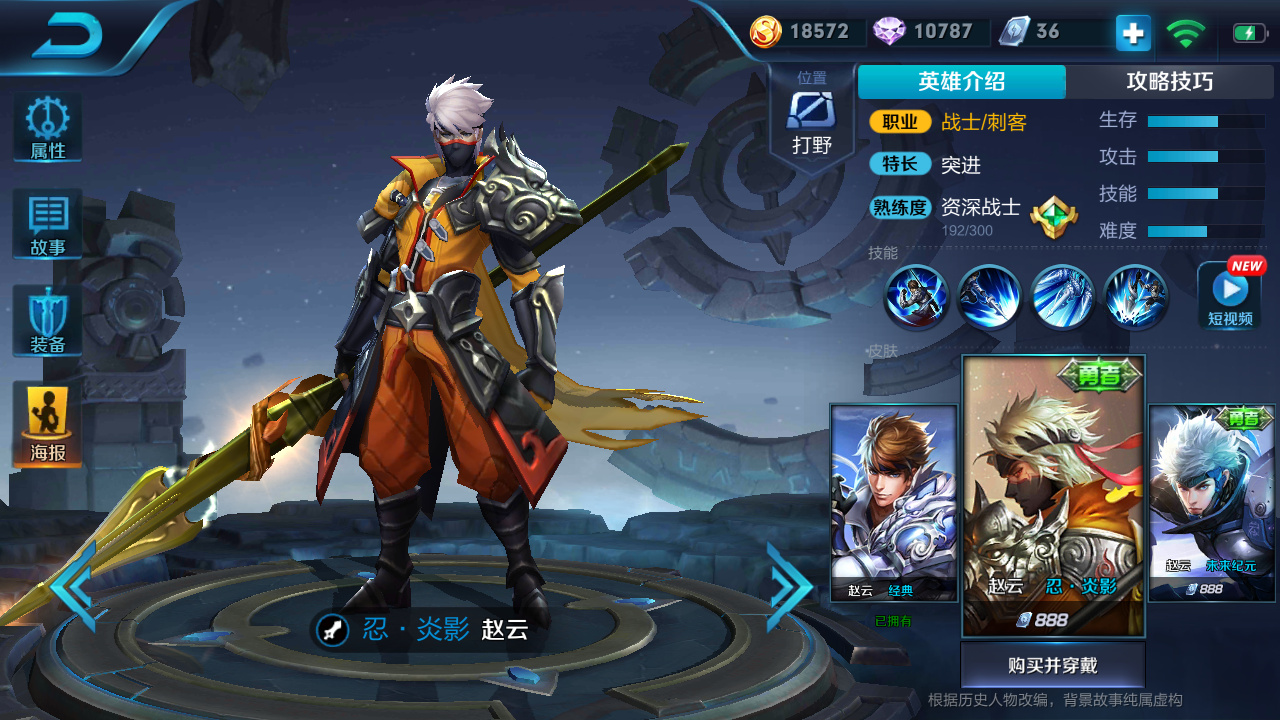View the first skill icon with spearman
Image resolution: width=1280 pixels, height=720 pixels.
pos(915,297)
